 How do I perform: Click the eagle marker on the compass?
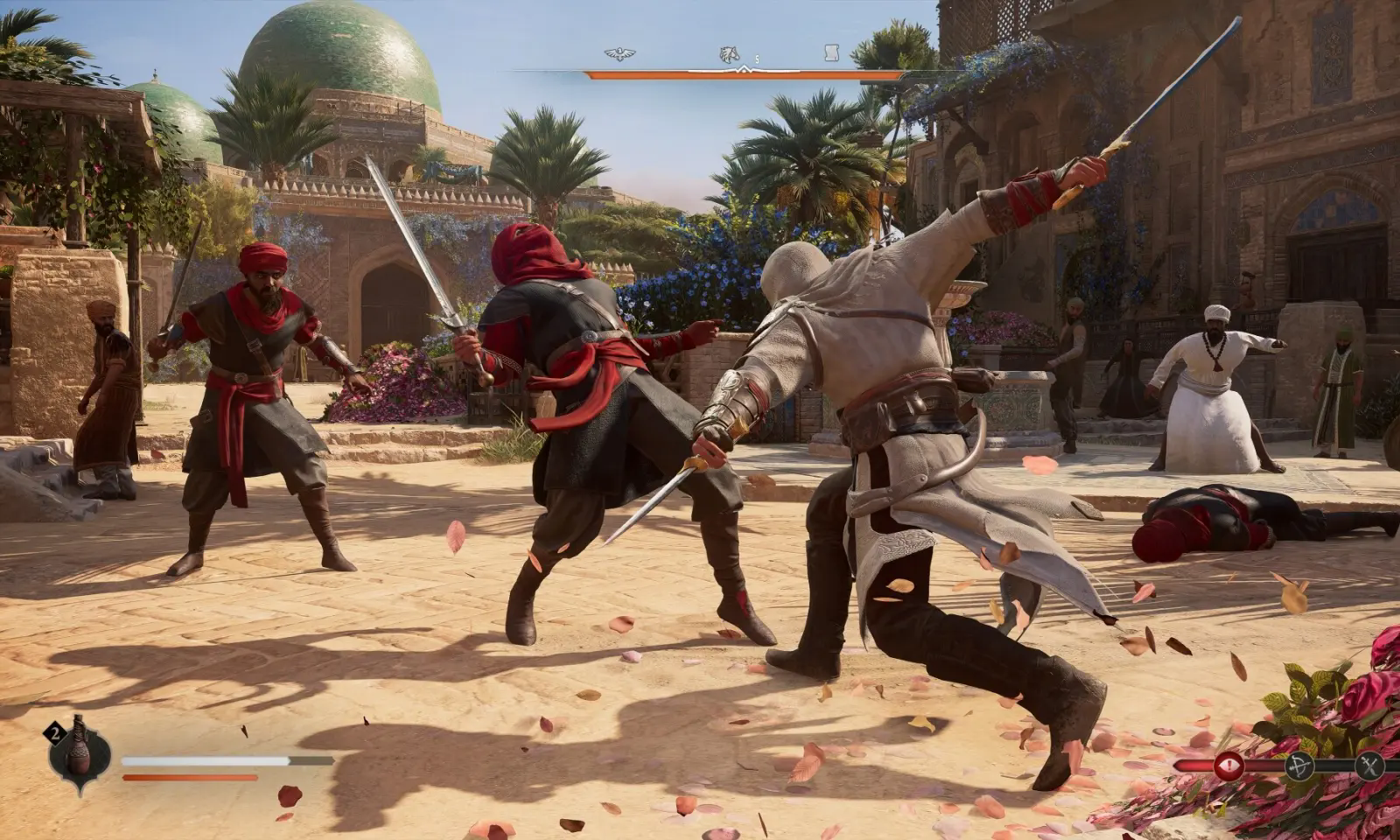(x=619, y=54)
